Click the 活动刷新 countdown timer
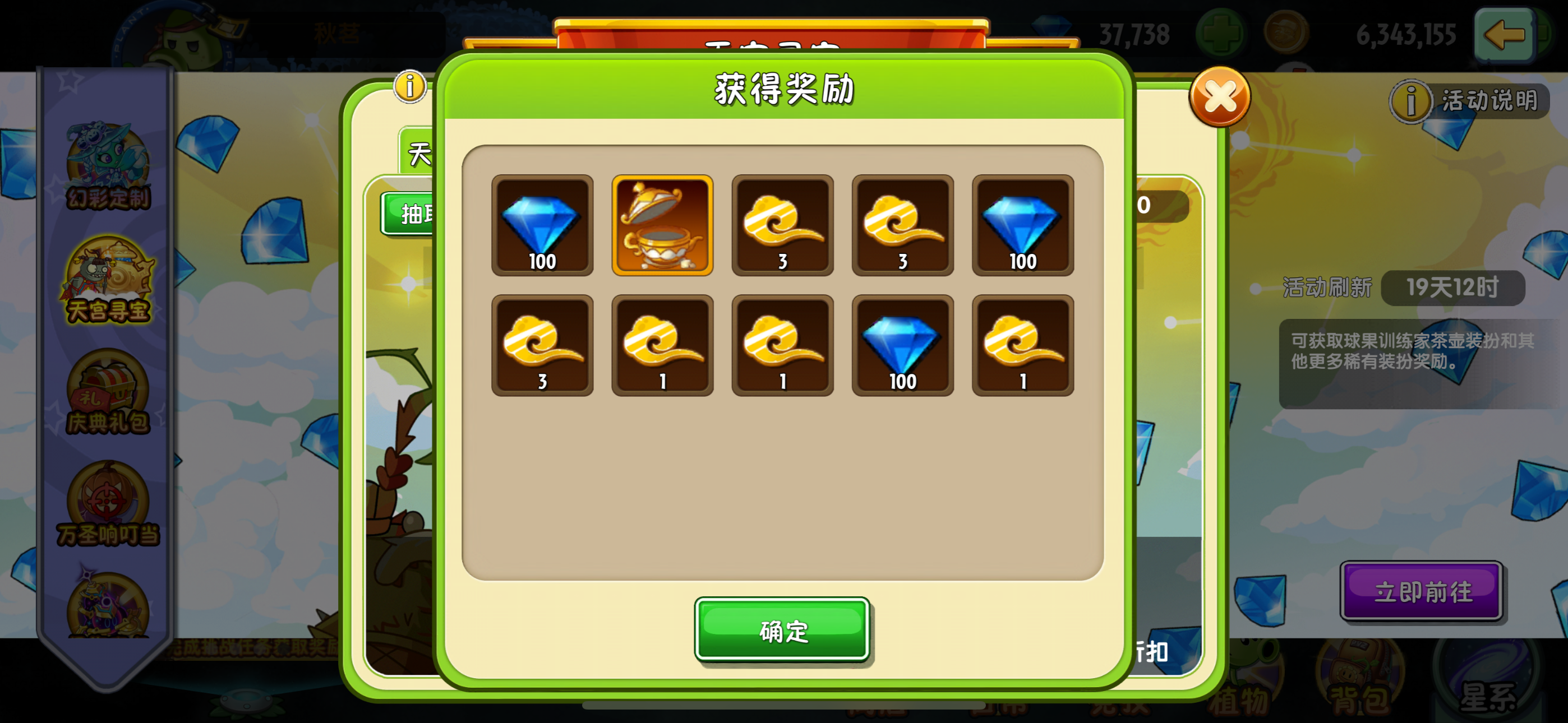Image resolution: width=1568 pixels, height=723 pixels. (1452, 289)
